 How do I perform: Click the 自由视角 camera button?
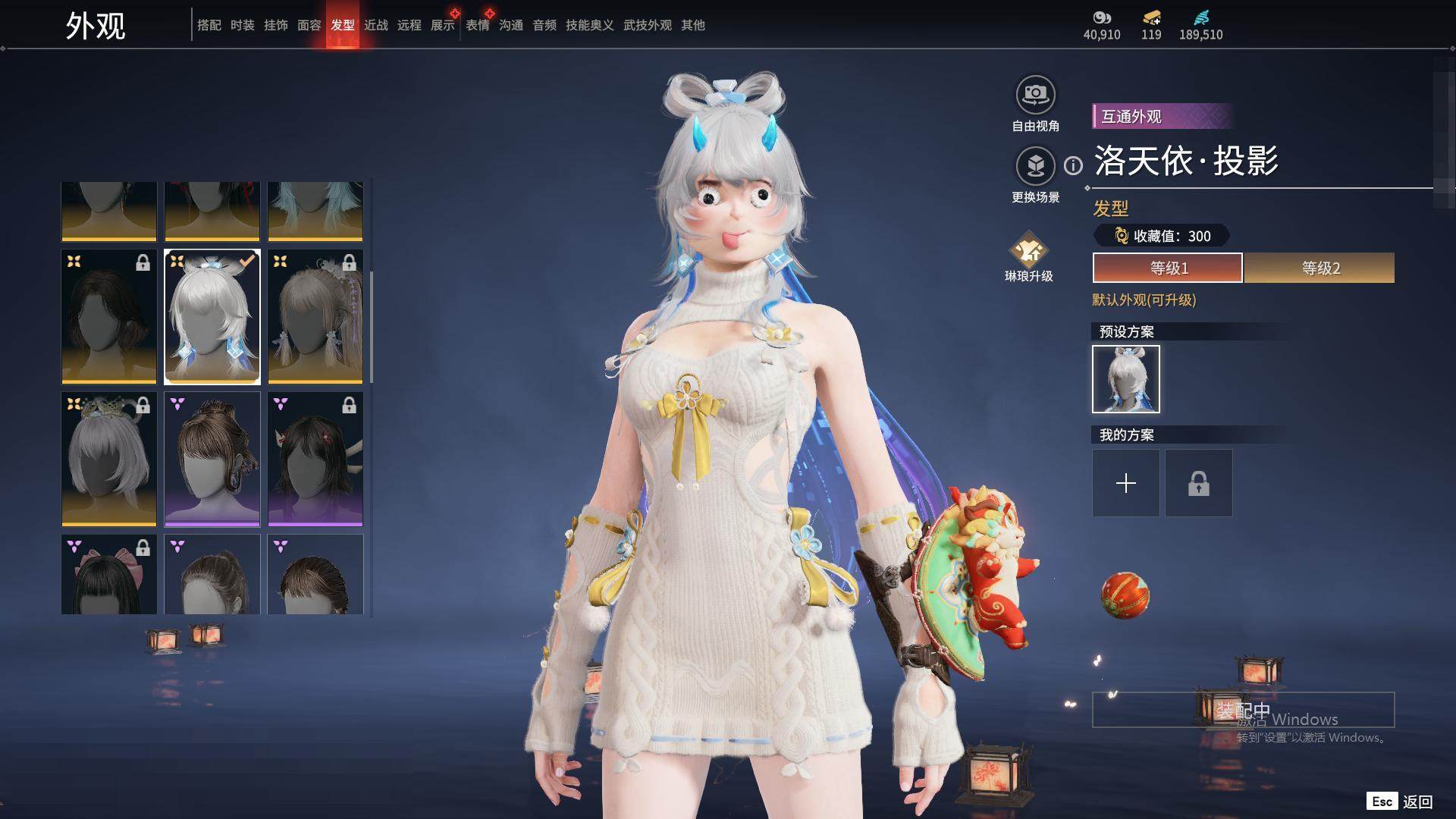point(1035,96)
